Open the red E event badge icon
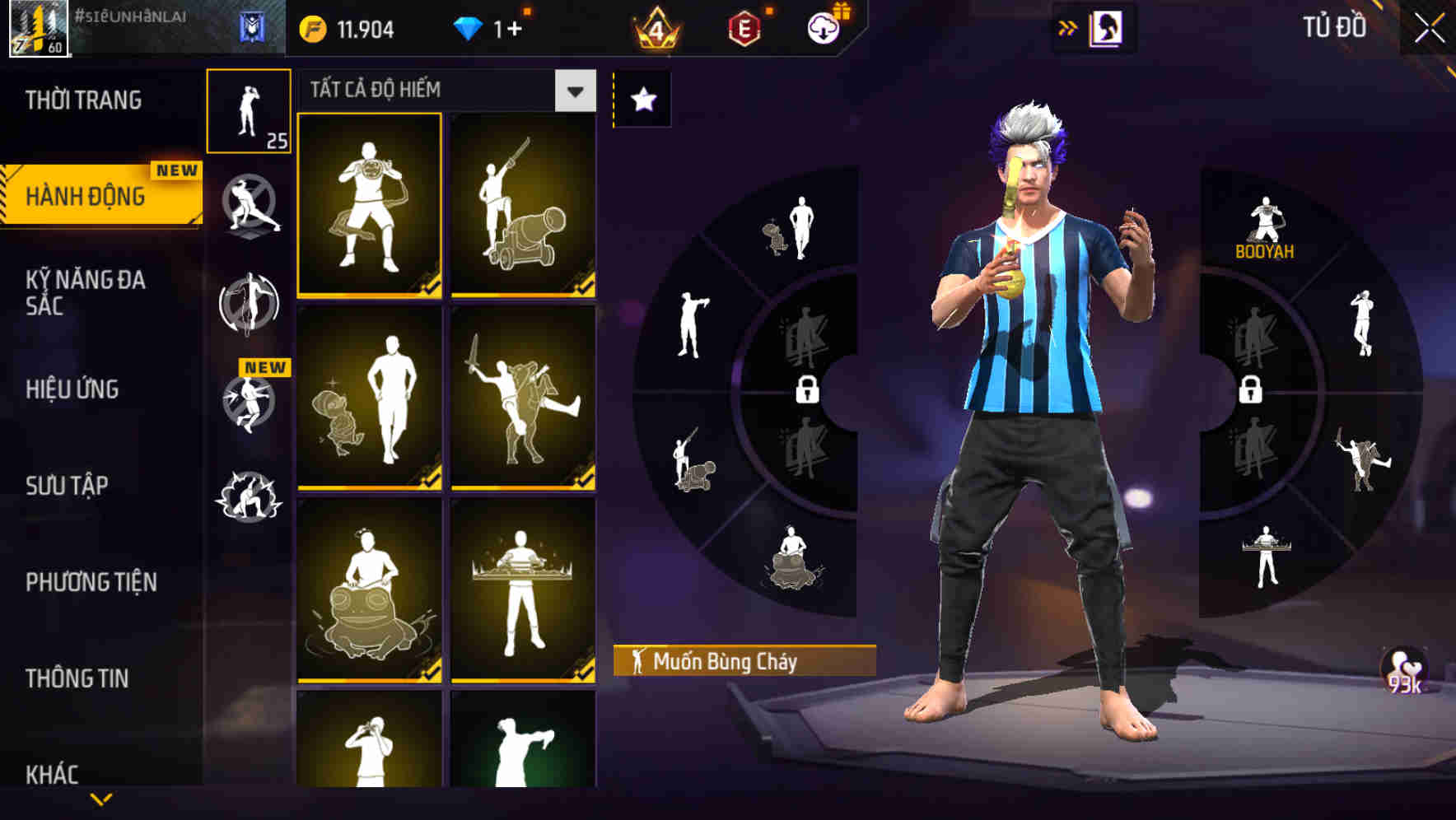This screenshot has width=1456, height=820. point(744,27)
